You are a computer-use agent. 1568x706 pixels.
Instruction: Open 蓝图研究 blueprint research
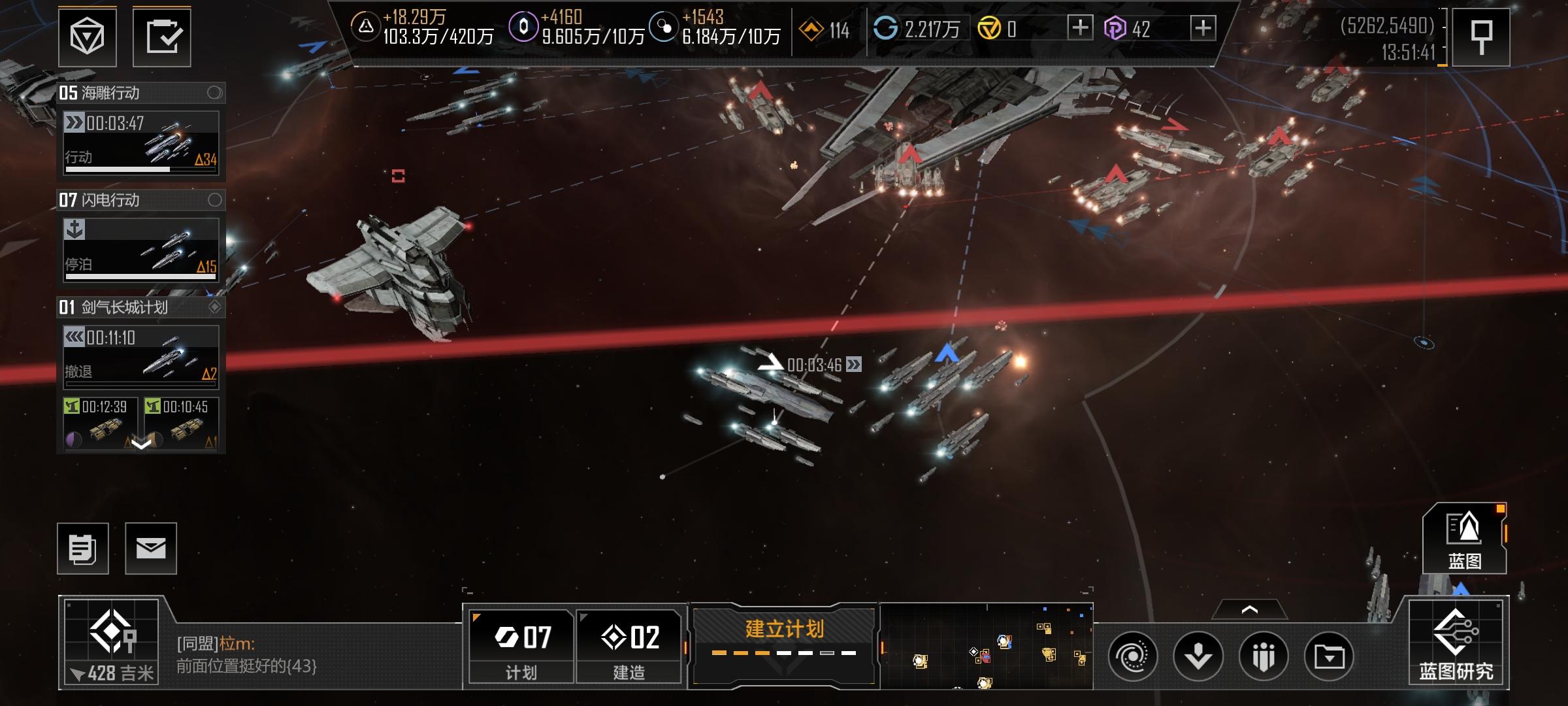(x=1456, y=644)
